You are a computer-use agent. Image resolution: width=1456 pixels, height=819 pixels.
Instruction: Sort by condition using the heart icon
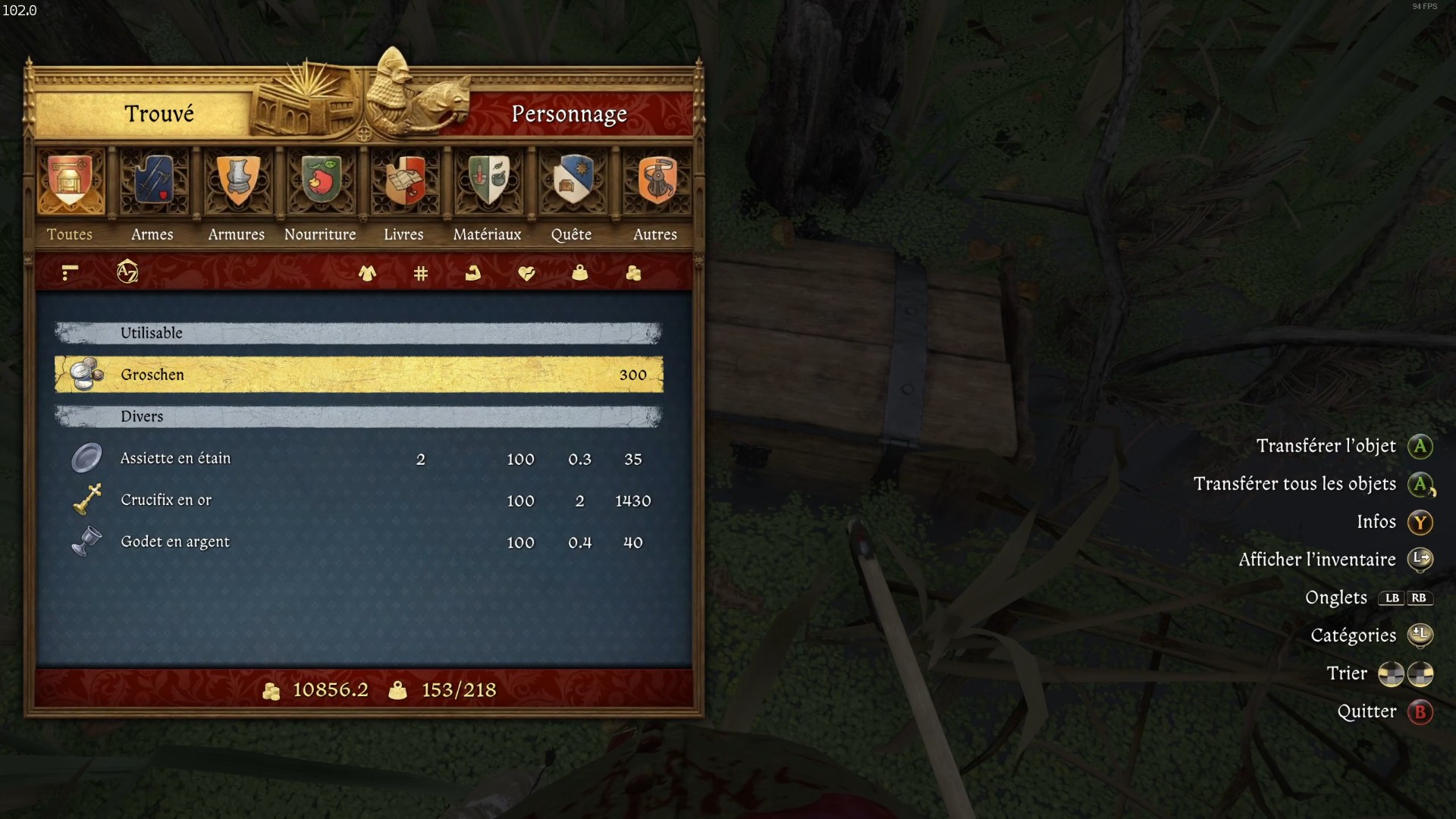tap(527, 273)
